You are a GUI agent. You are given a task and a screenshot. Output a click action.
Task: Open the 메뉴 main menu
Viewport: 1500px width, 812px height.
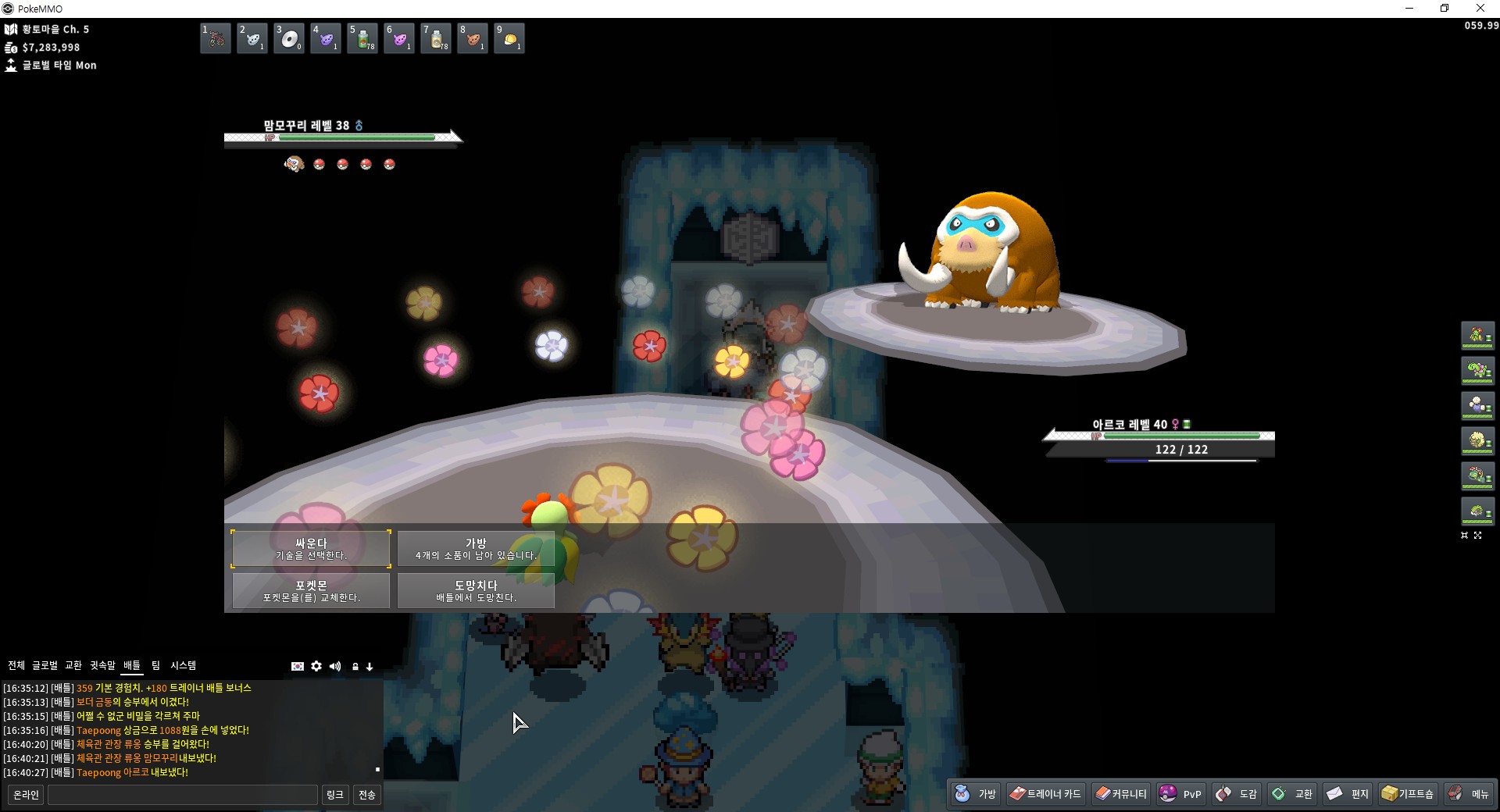tap(1469, 794)
